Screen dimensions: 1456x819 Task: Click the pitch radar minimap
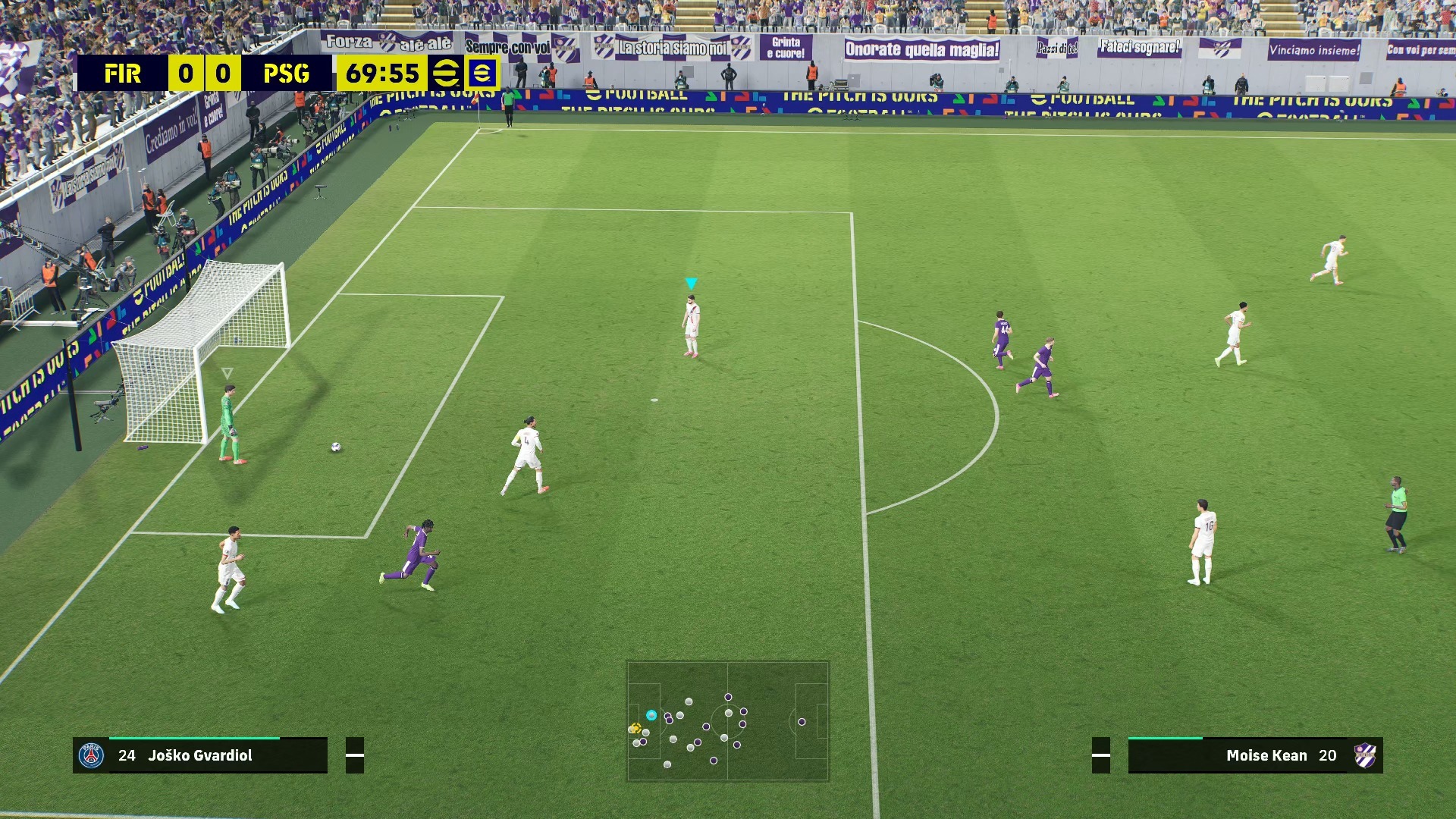pos(727,720)
